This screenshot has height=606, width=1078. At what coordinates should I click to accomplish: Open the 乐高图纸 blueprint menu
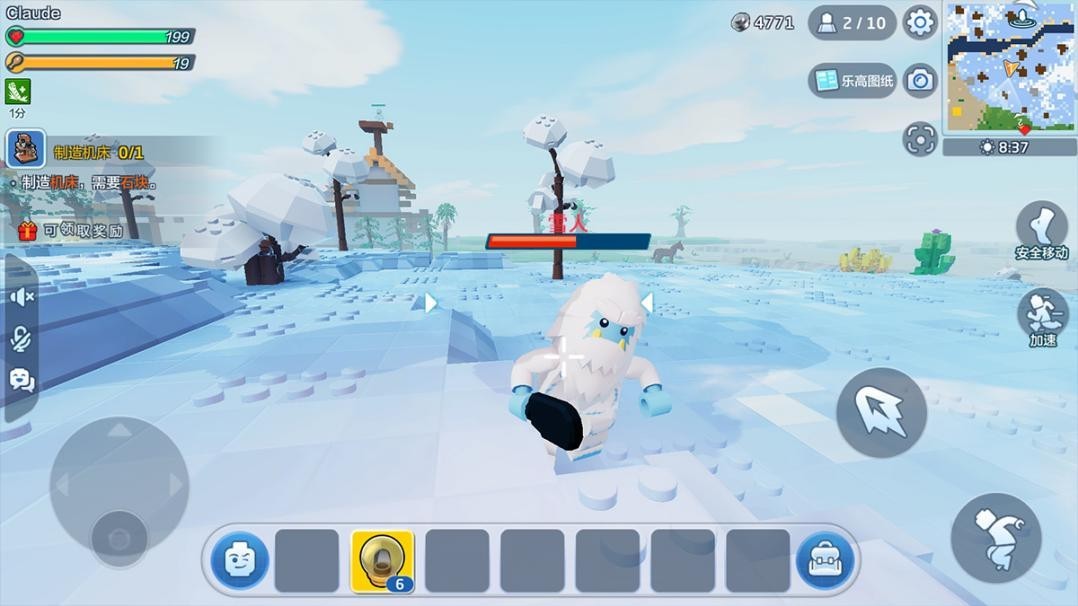click(x=853, y=81)
